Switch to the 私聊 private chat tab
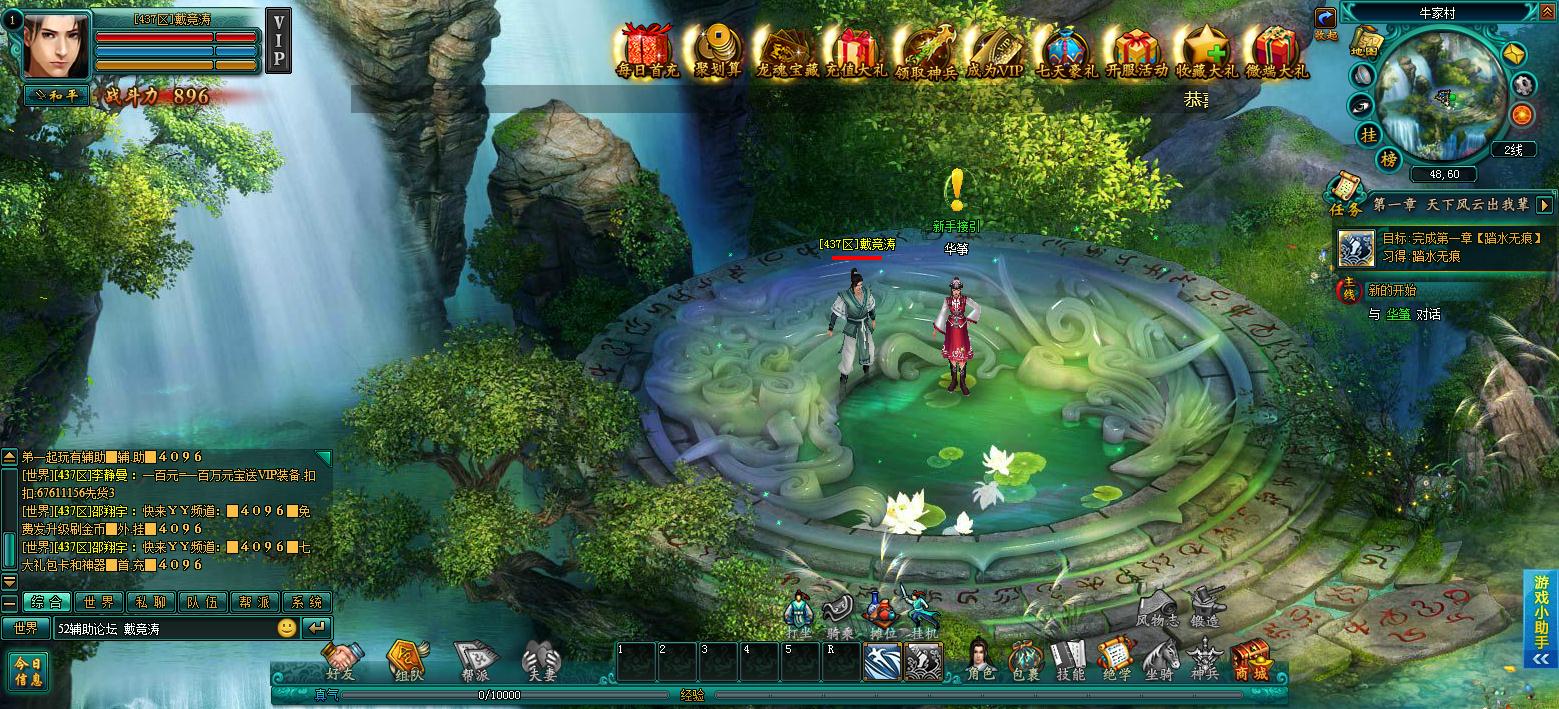Image resolution: width=1559 pixels, height=709 pixels. click(x=151, y=602)
